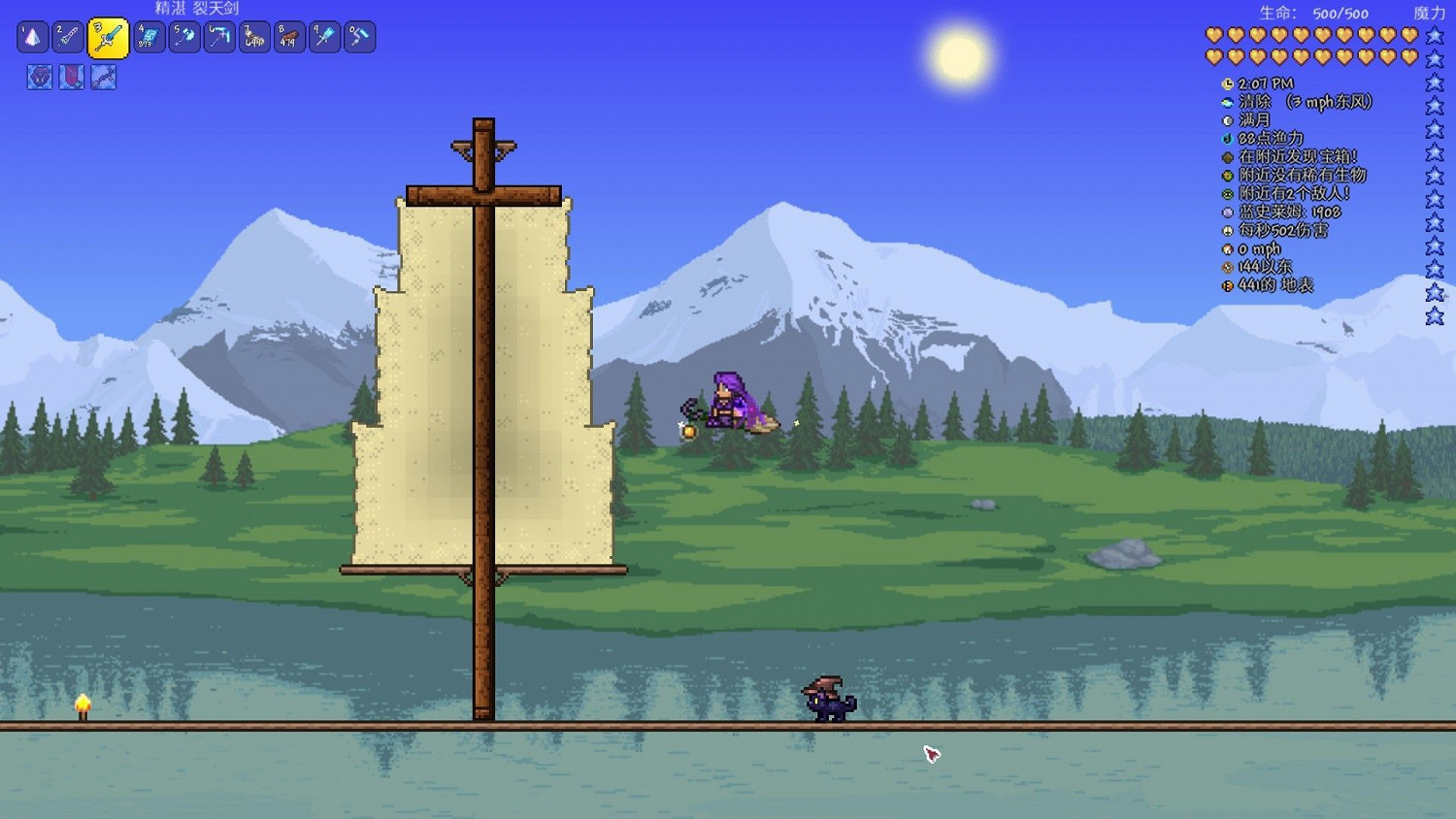Click the clock icon showing 2:07 PM
This screenshot has height=819, width=1456.
click(x=1227, y=83)
